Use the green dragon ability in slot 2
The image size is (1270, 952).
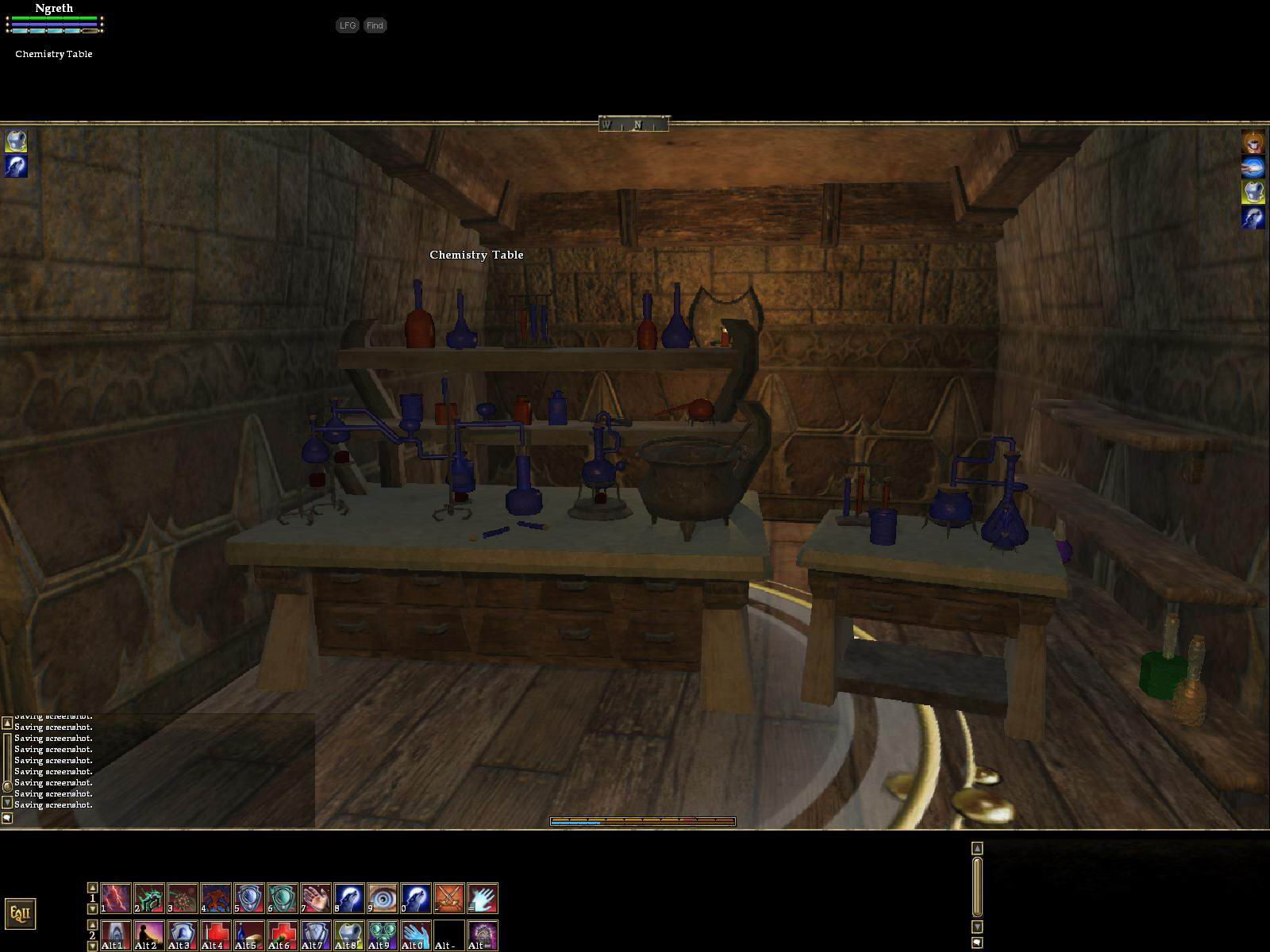pyautogui.click(x=149, y=898)
